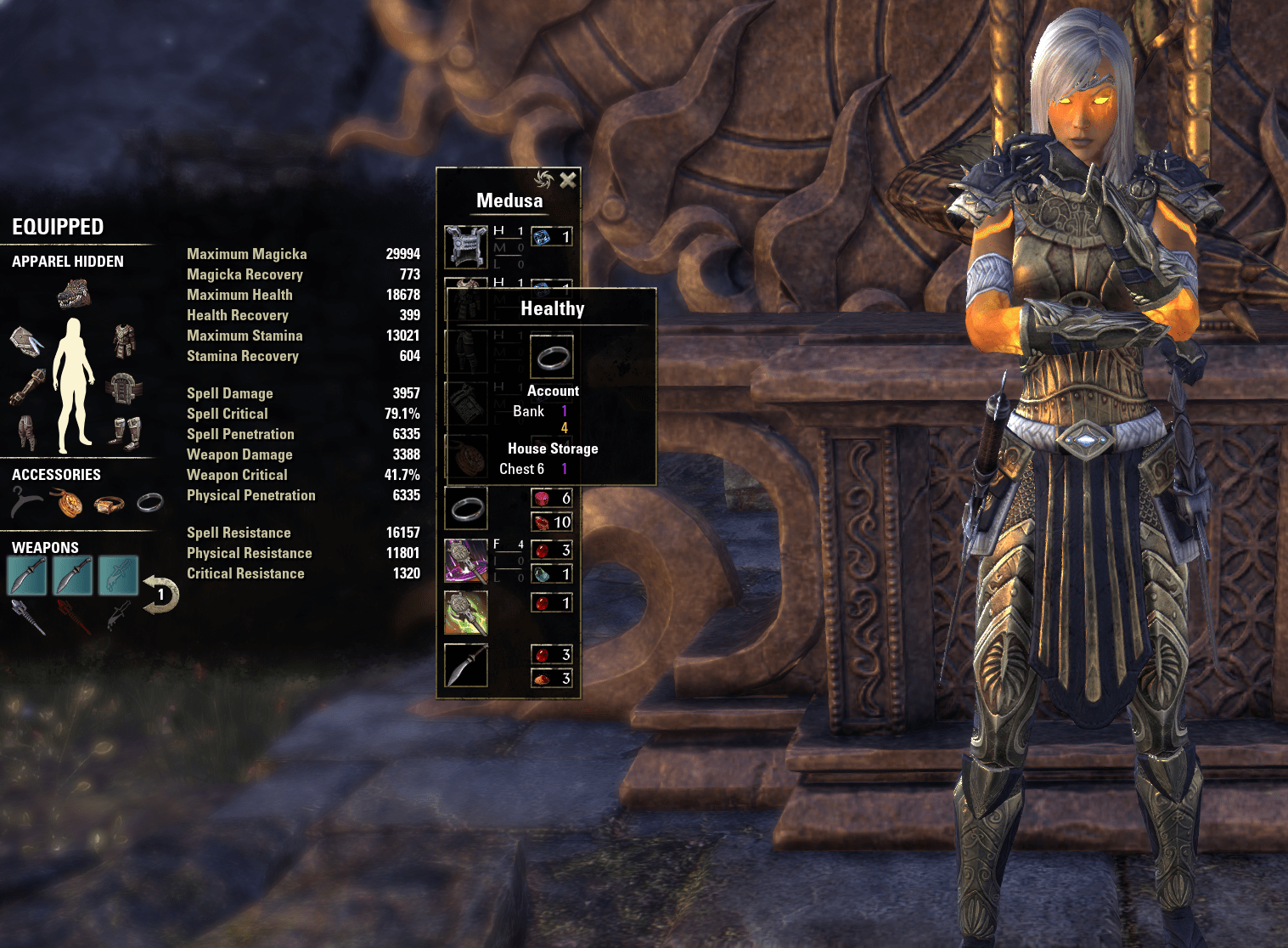Viewport: 1288px width, 948px height.
Task: Click the crocodile head helmet icon
Action: (73, 294)
